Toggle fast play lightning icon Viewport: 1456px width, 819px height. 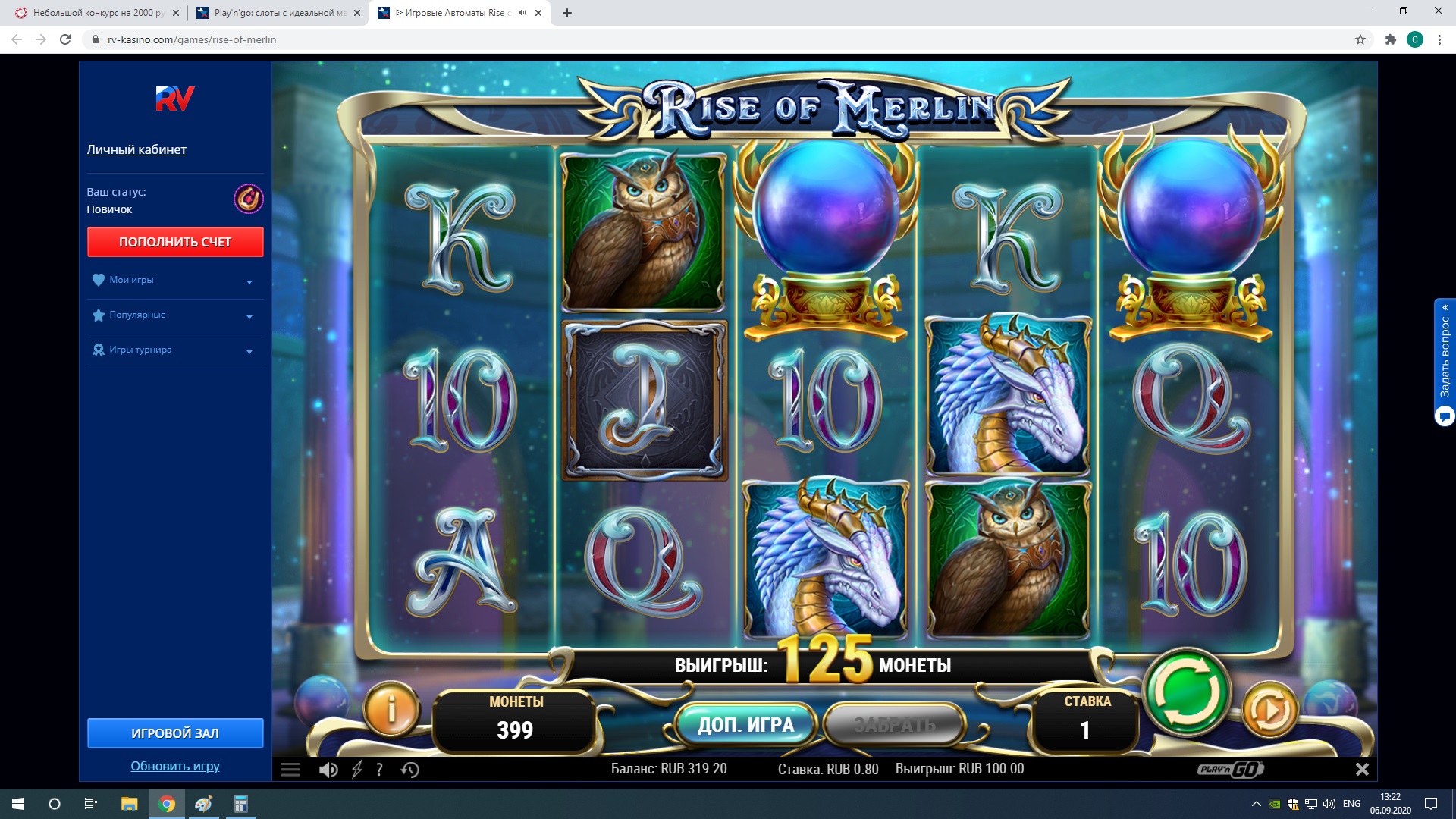click(357, 770)
